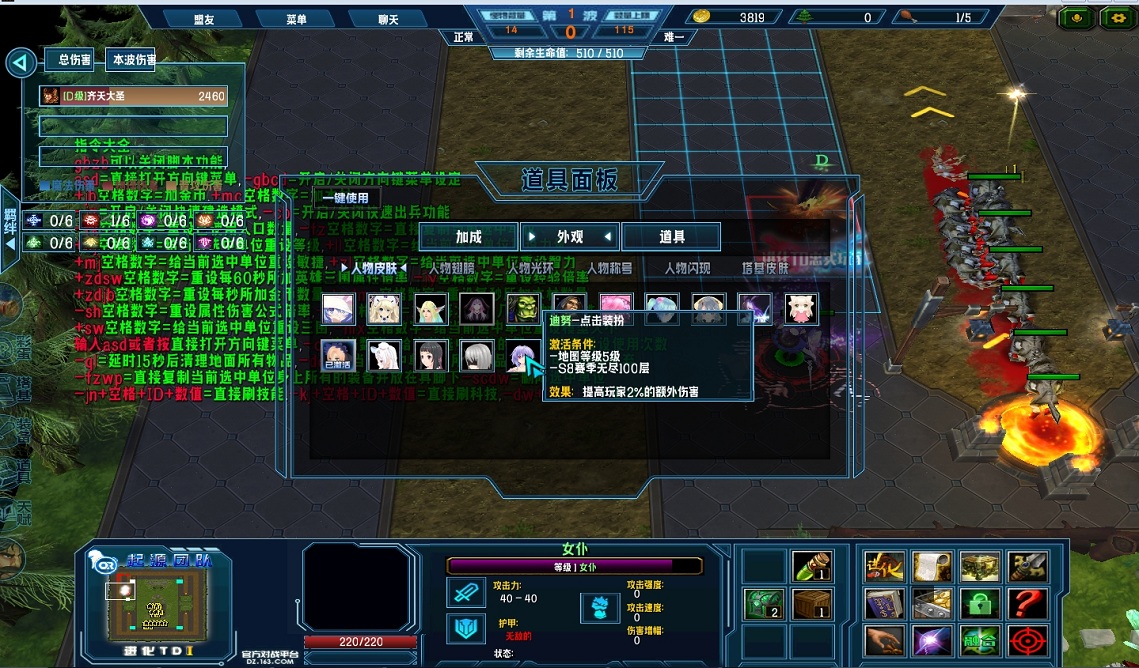The height and width of the screenshot is (668, 1139).
Task: Collapse the damage panel with the arrow button
Action: [x=20, y=63]
